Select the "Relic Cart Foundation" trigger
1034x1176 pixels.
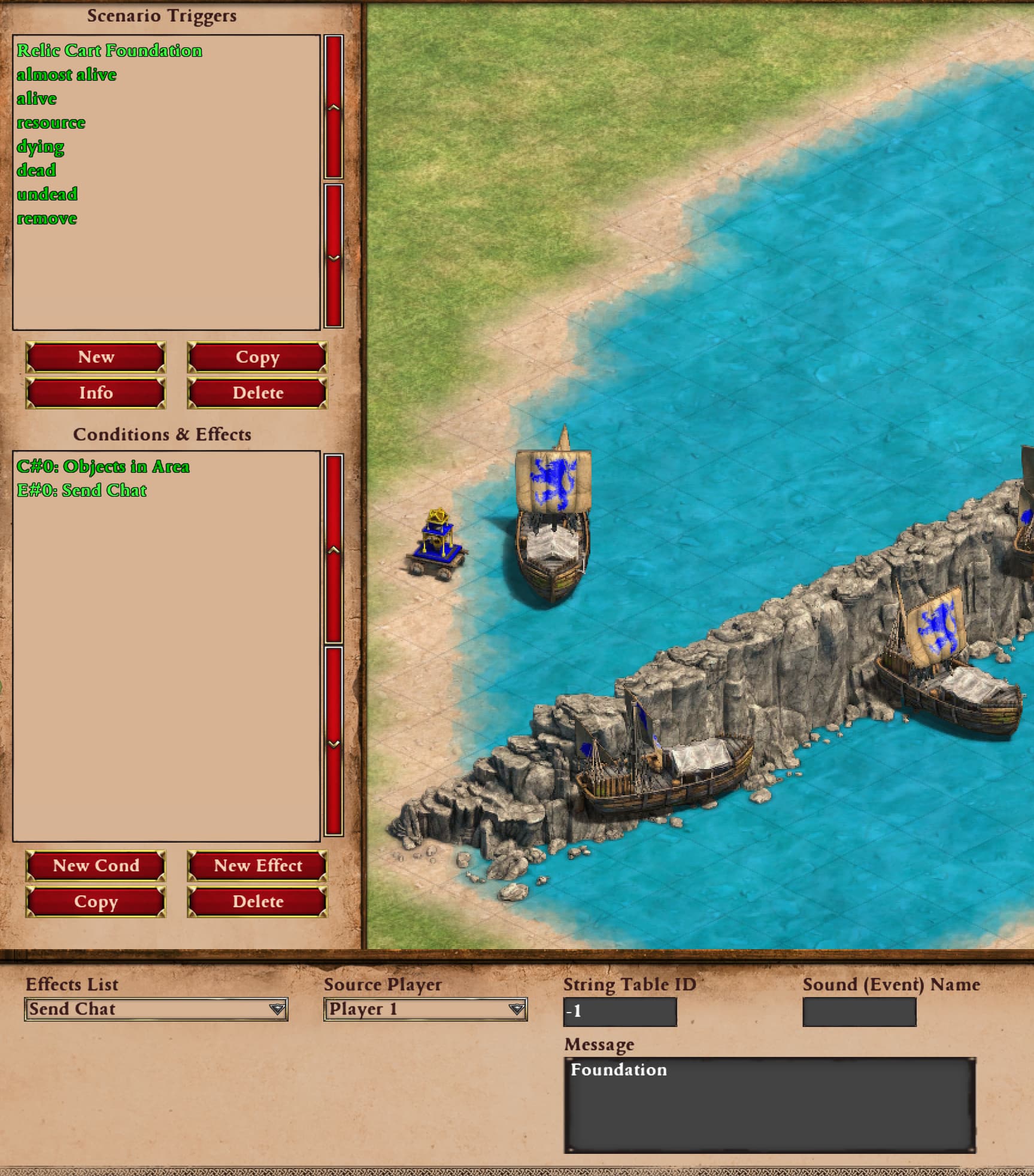109,50
